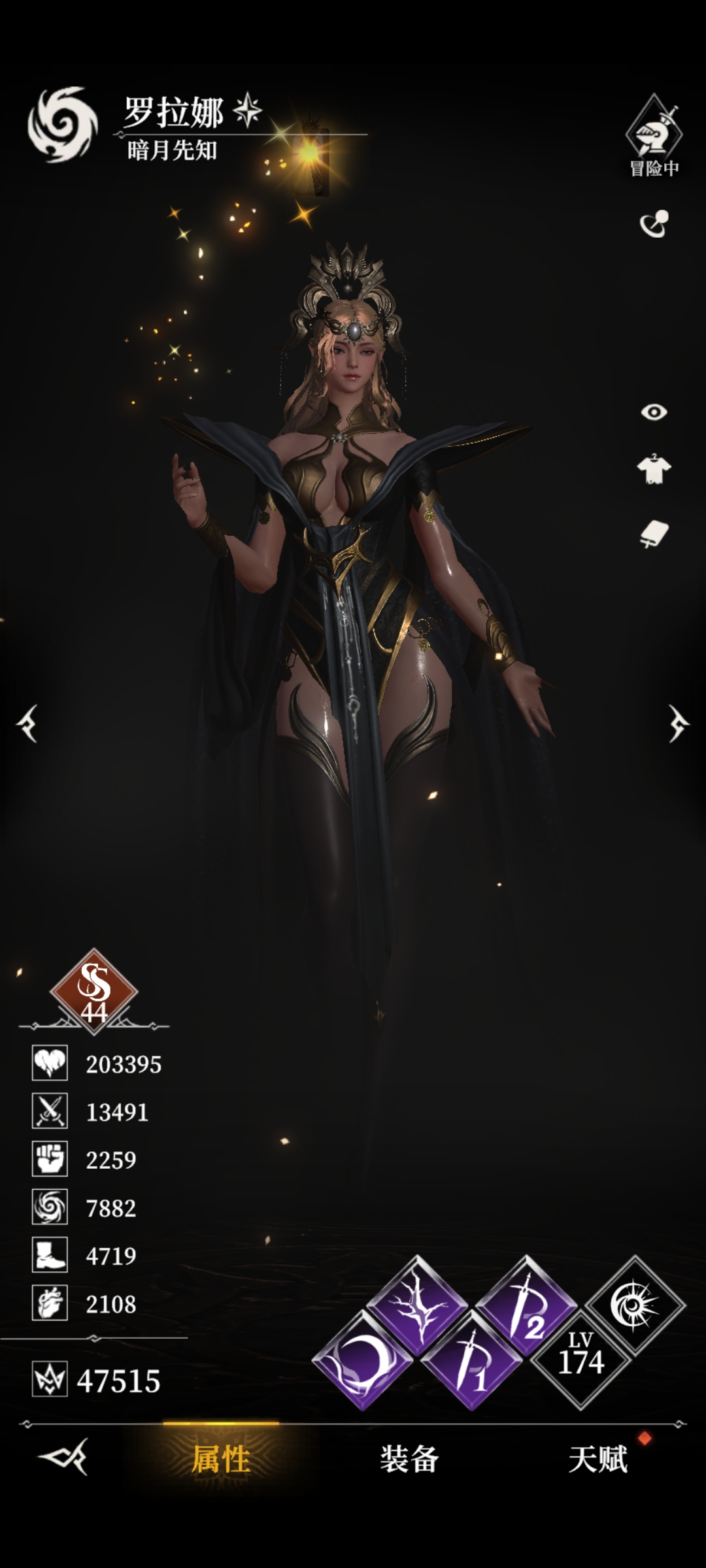Open the book lore icon
Screen dimensions: 706x1568
(x=654, y=534)
